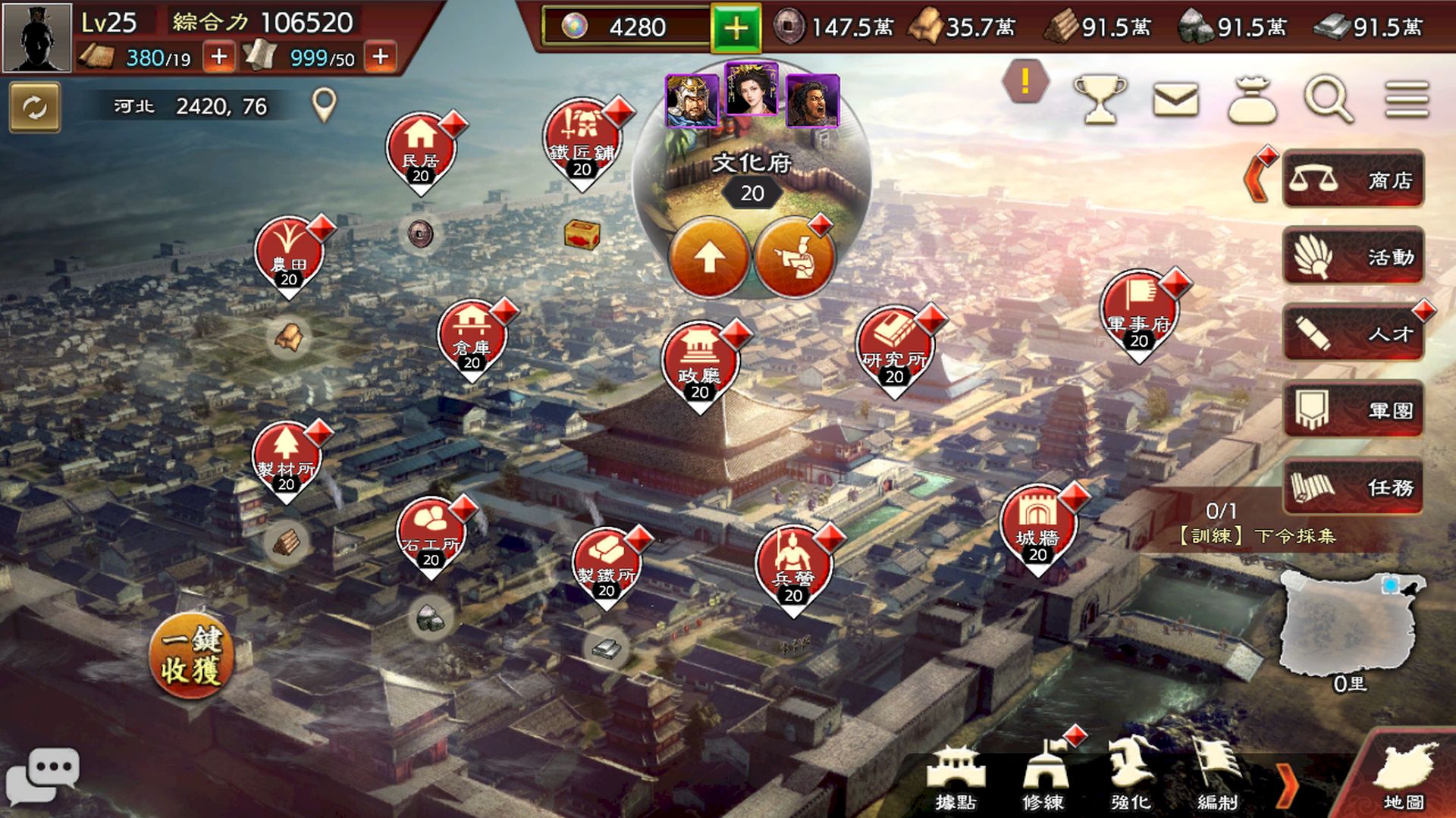Image resolution: width=1456 pixels, height=818 pixels.
Task: Open the hamburger main menu
Action: pyautogui.click(x=1407, y=100)
